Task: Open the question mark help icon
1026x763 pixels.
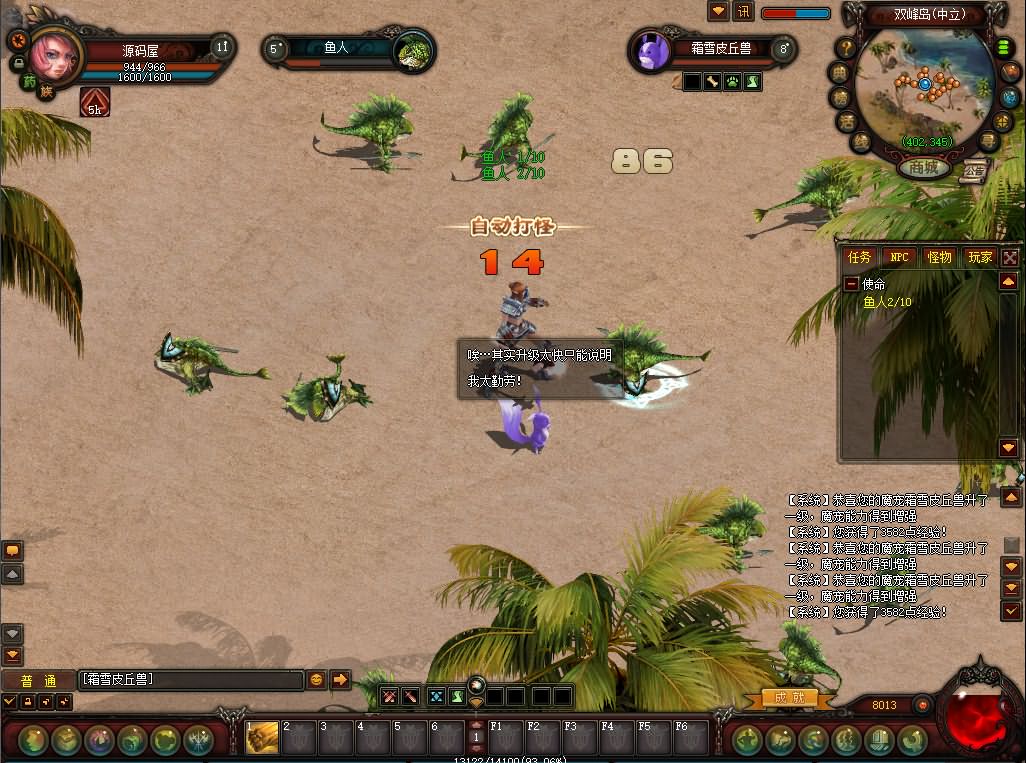Action: pos(846,48)
